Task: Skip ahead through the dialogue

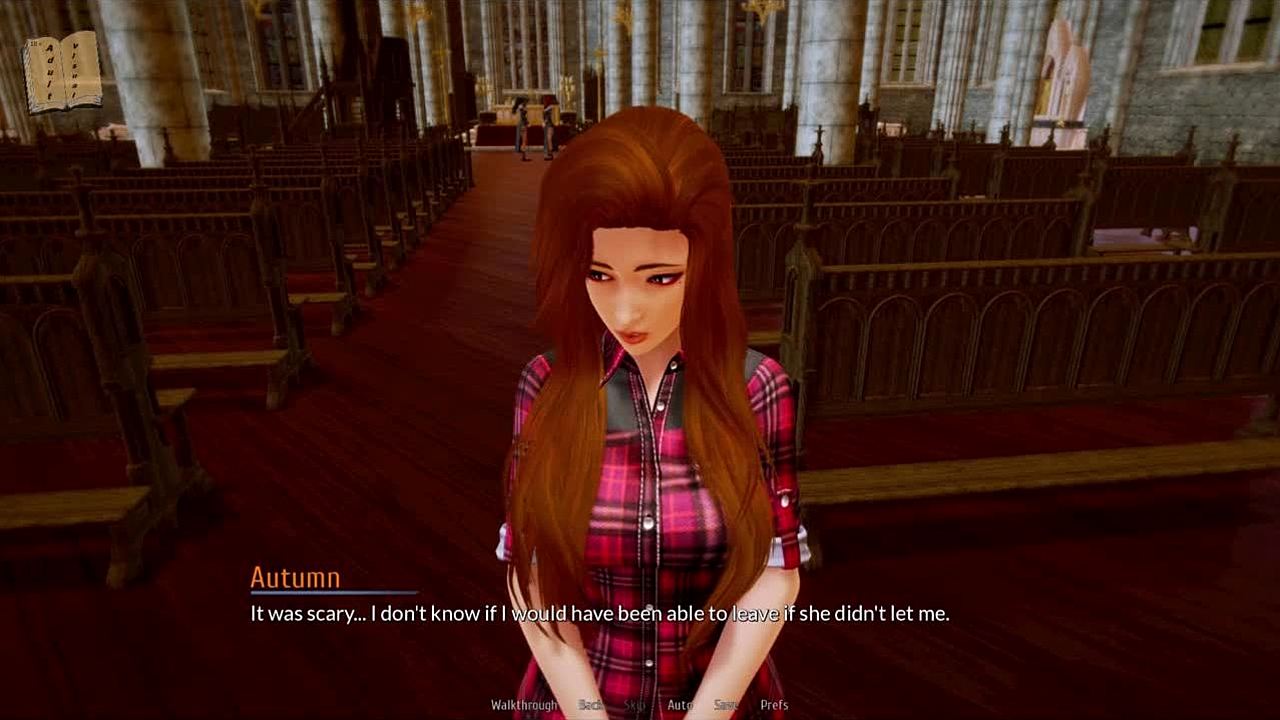Action: point(635,705)
